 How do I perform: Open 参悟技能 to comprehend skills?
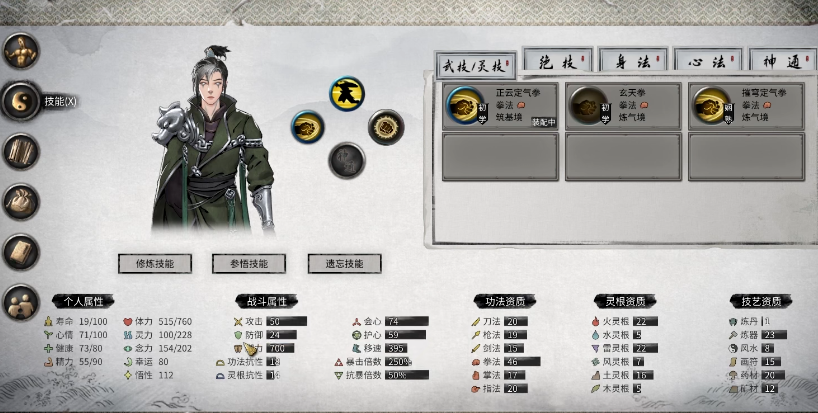pos(248,264)
